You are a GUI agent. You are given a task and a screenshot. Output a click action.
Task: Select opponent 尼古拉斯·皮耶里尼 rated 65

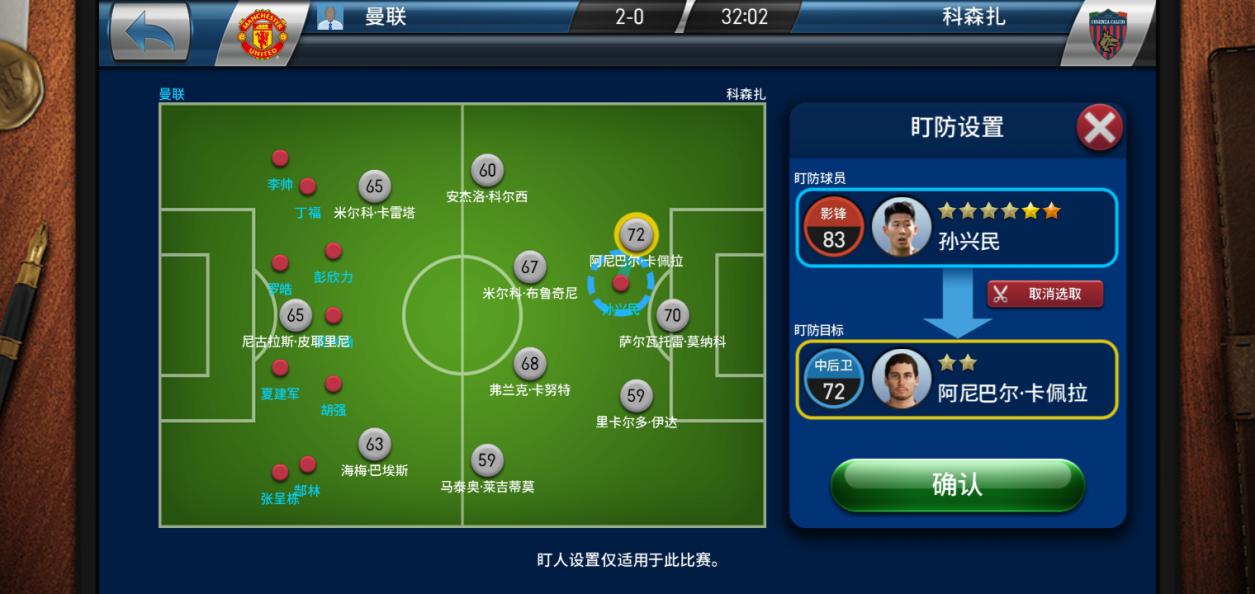[295, 316]
